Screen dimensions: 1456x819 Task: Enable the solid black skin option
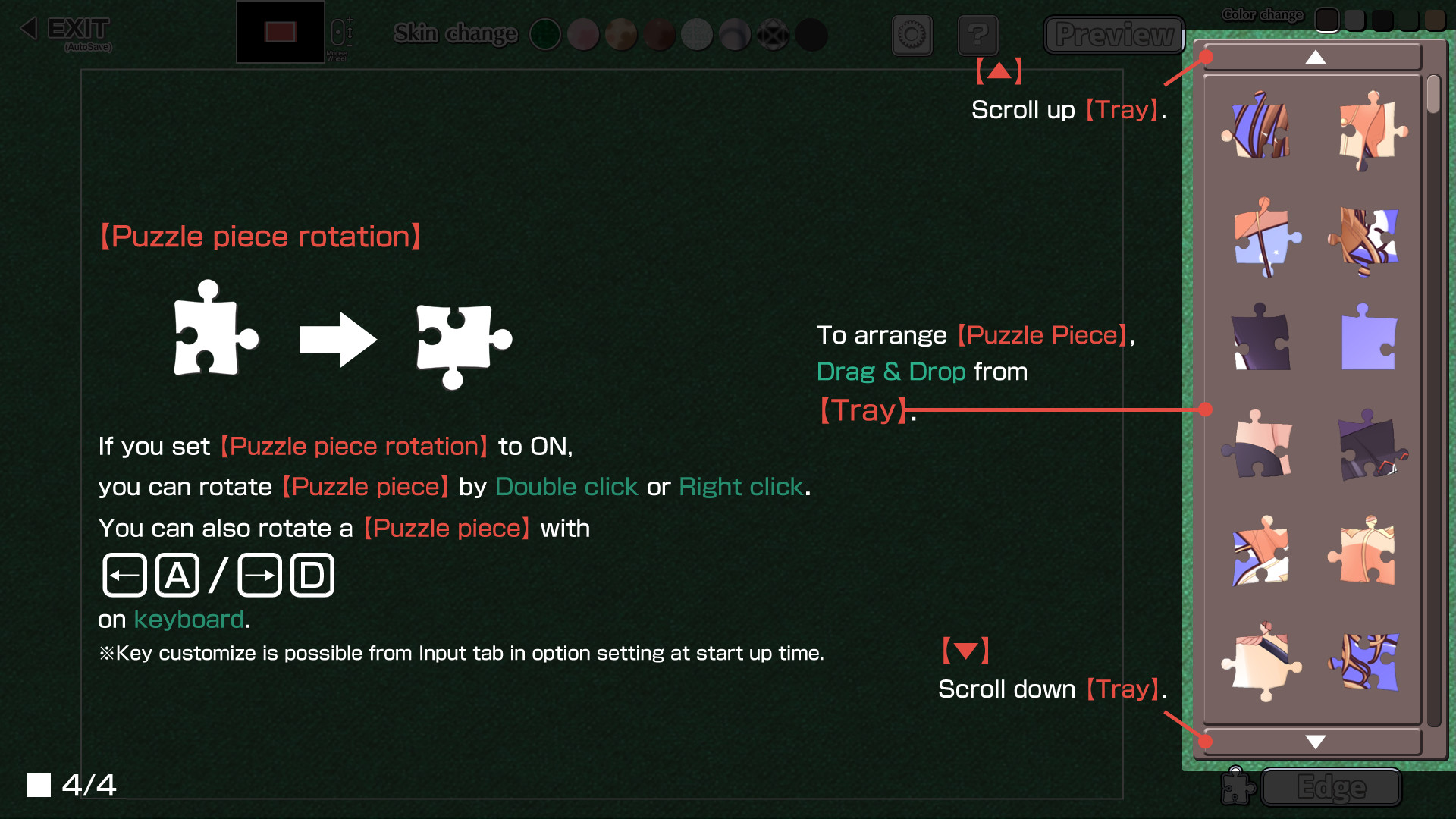click(x=811, y=35)
